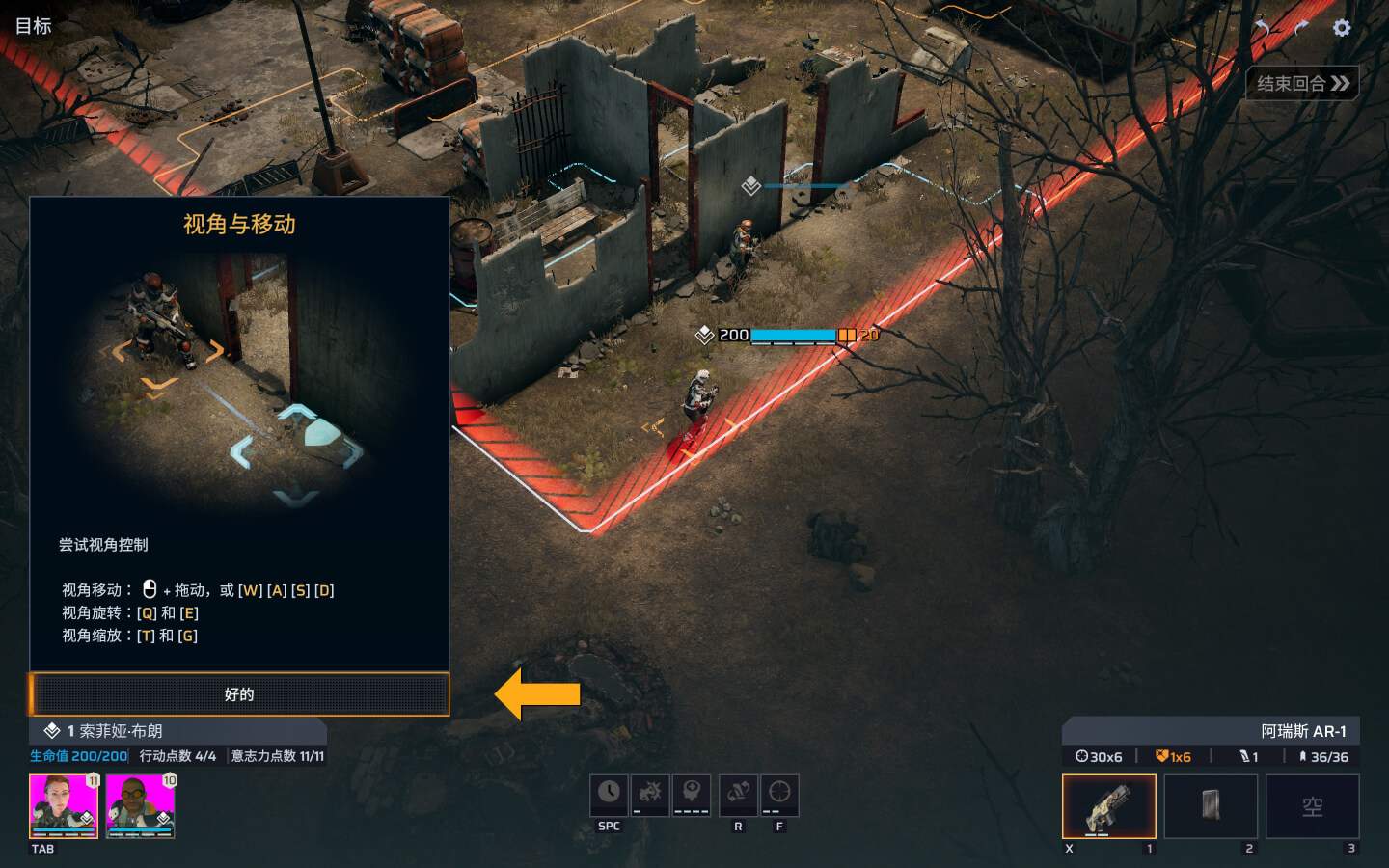1389x868 pixels.
Task: Open the settings gear in the top-right corner
Action: click(x=1342, y=27)
